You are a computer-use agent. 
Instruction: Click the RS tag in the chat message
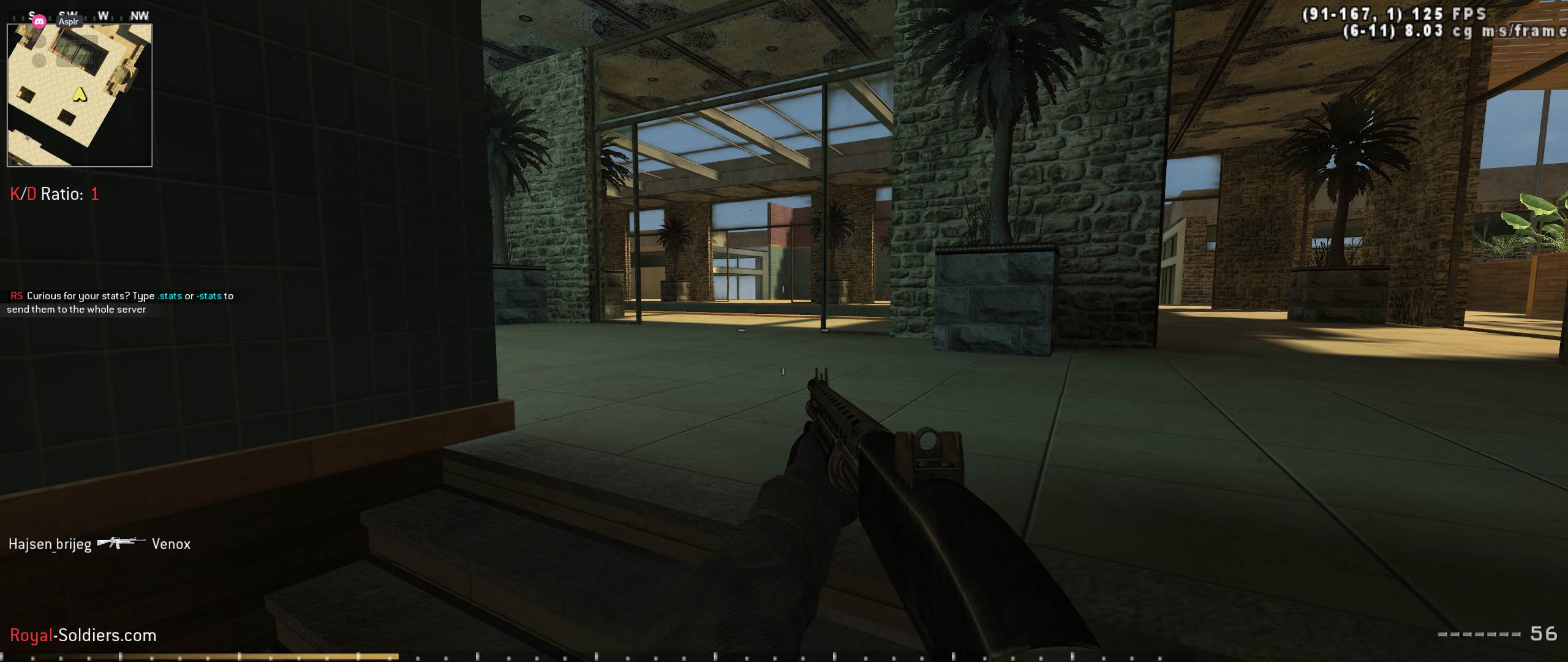[x=17, y=295]
